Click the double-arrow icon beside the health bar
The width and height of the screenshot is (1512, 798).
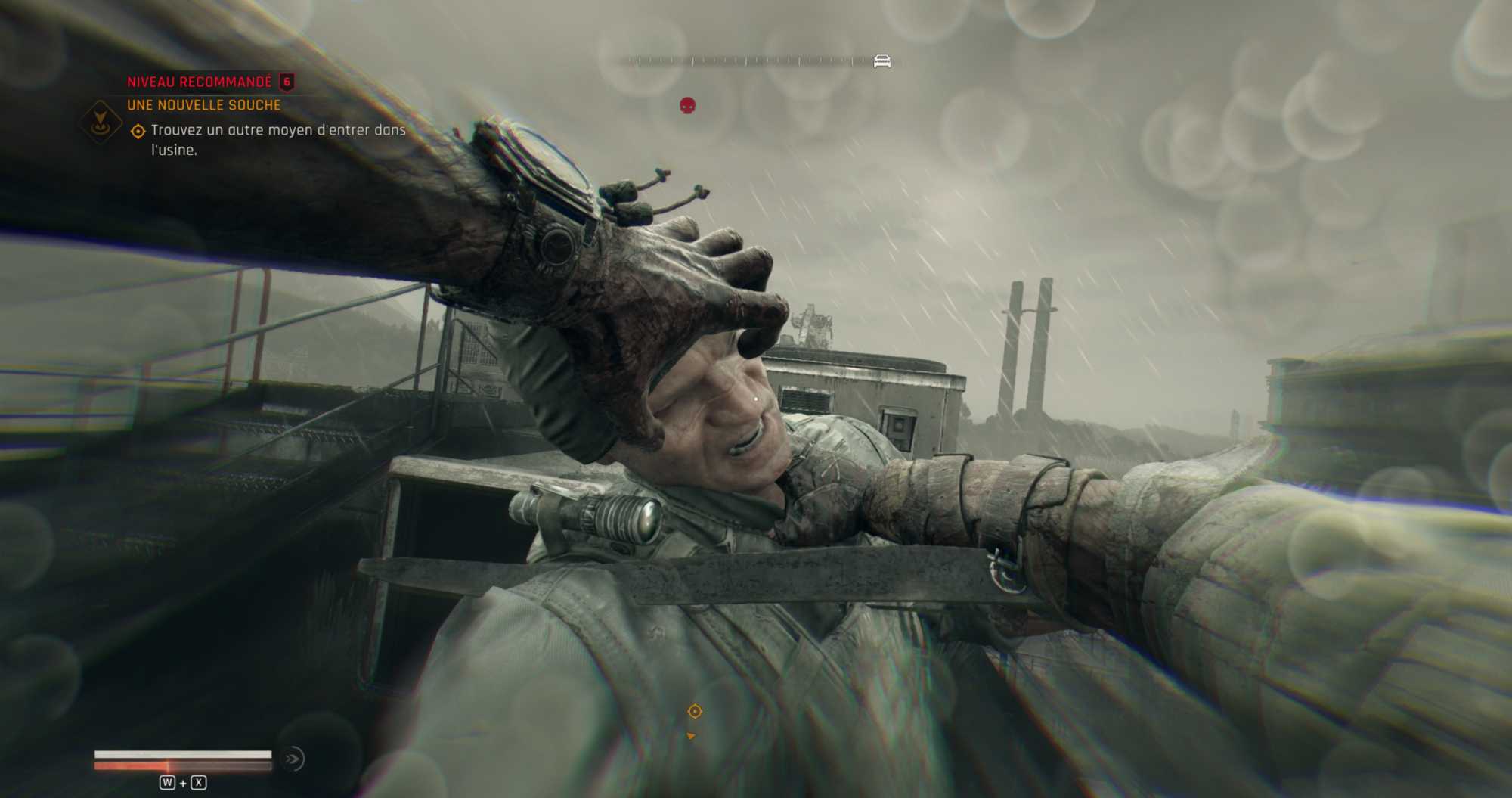click(293, 759)
